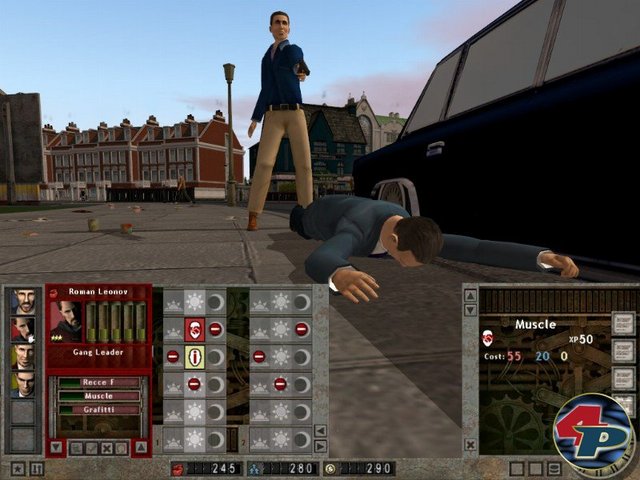Click the checkmark button under skill list

(89, 447)
